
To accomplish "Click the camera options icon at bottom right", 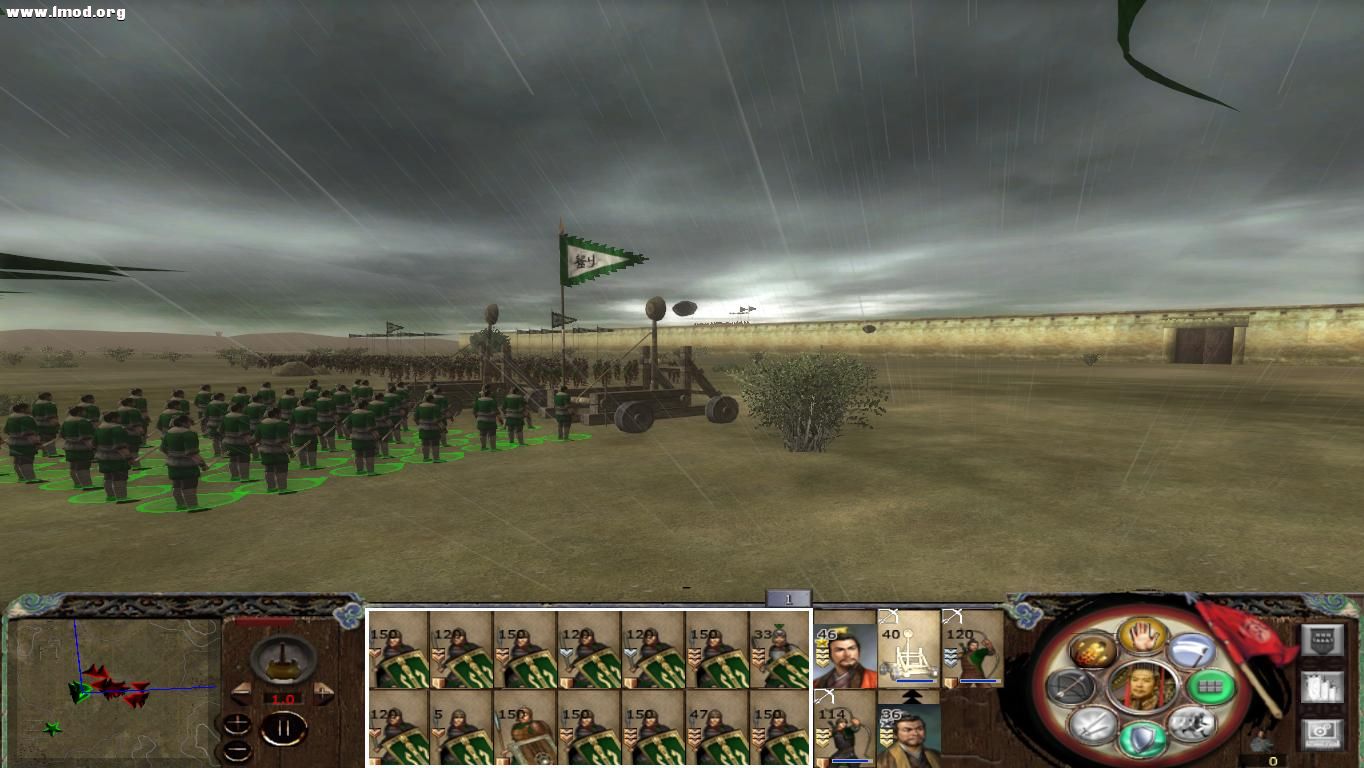I will (x=1322, y=733).
